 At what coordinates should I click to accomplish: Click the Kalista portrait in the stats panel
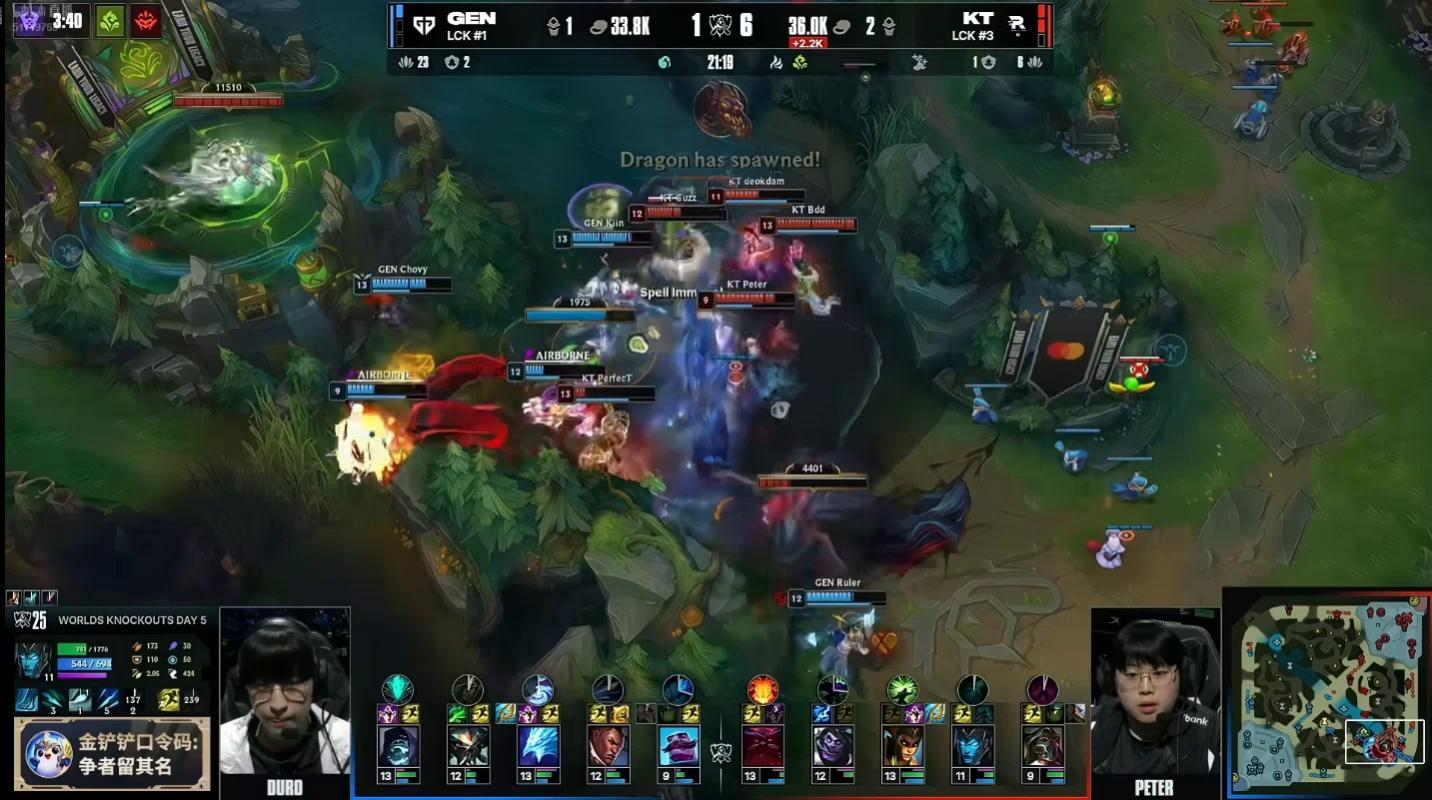point(33,662)
